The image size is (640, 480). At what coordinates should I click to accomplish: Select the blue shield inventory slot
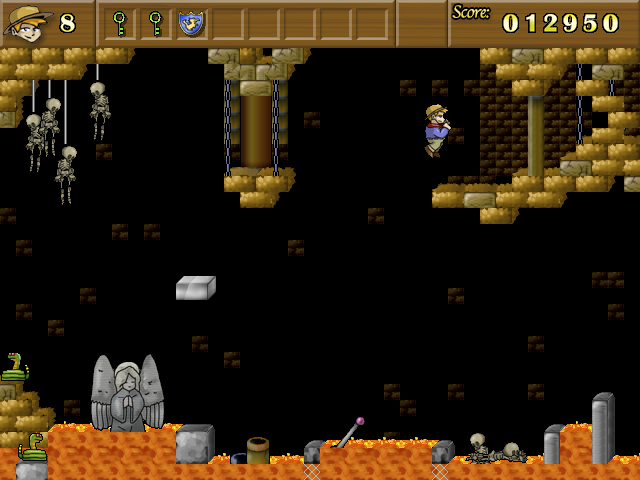click(x=191, y=23)
